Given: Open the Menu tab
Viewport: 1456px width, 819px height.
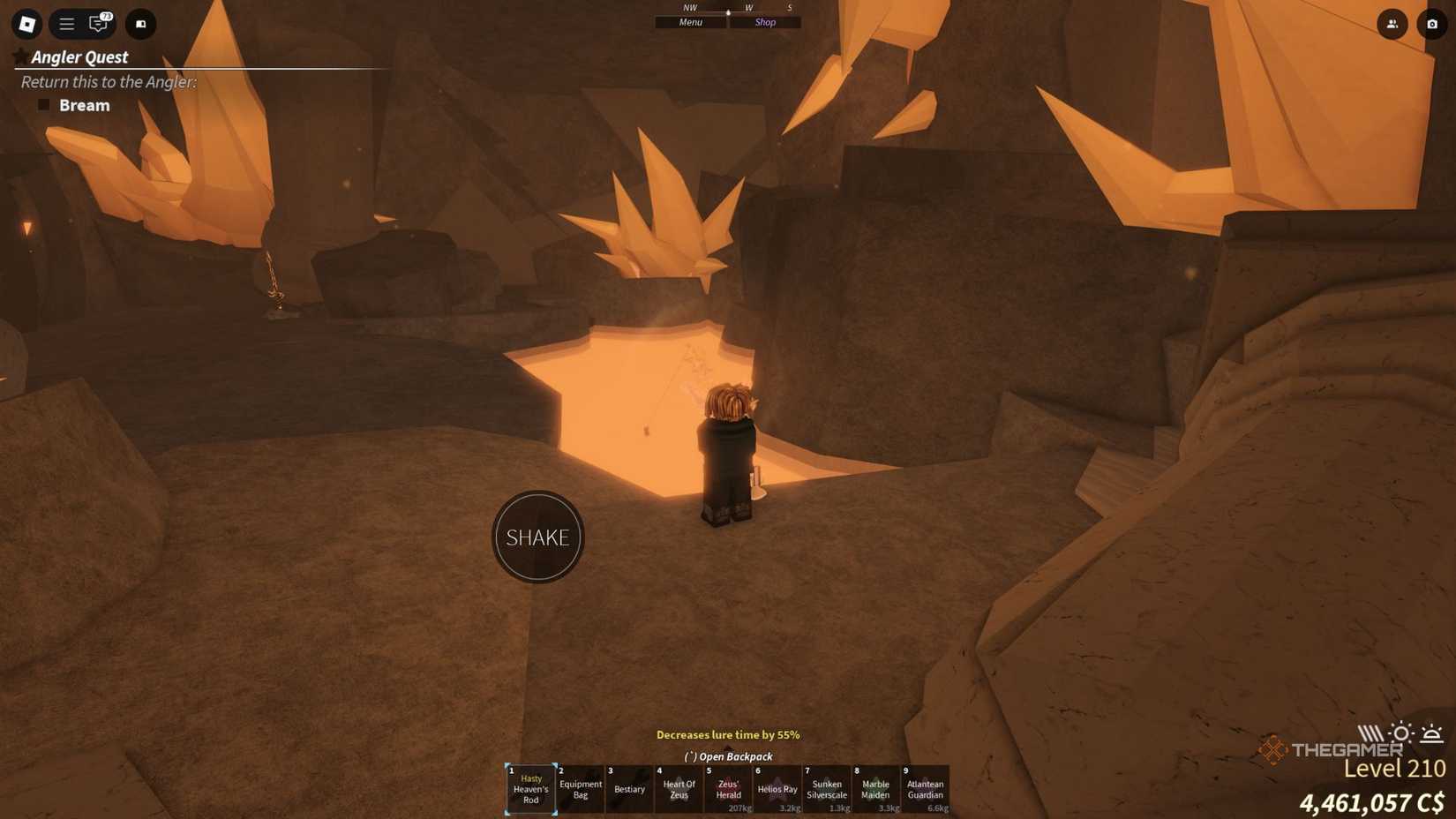Looking at the screenshot, I should [689, 21].
